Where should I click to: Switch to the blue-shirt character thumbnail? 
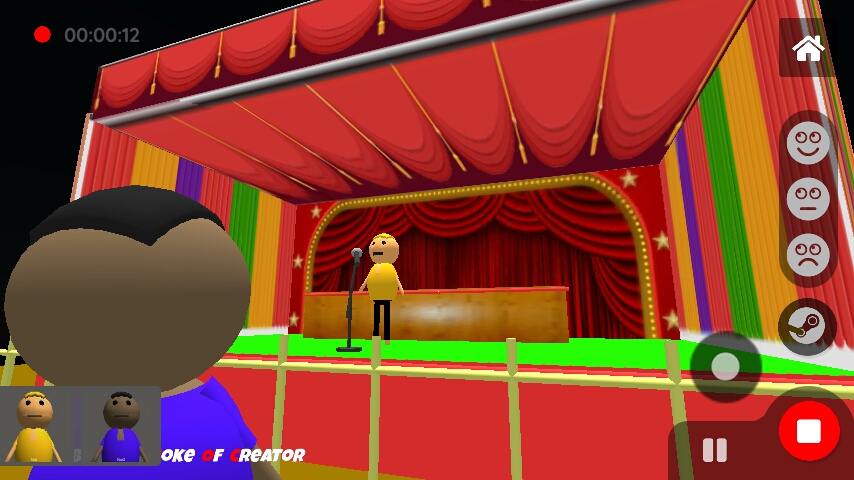121,426
